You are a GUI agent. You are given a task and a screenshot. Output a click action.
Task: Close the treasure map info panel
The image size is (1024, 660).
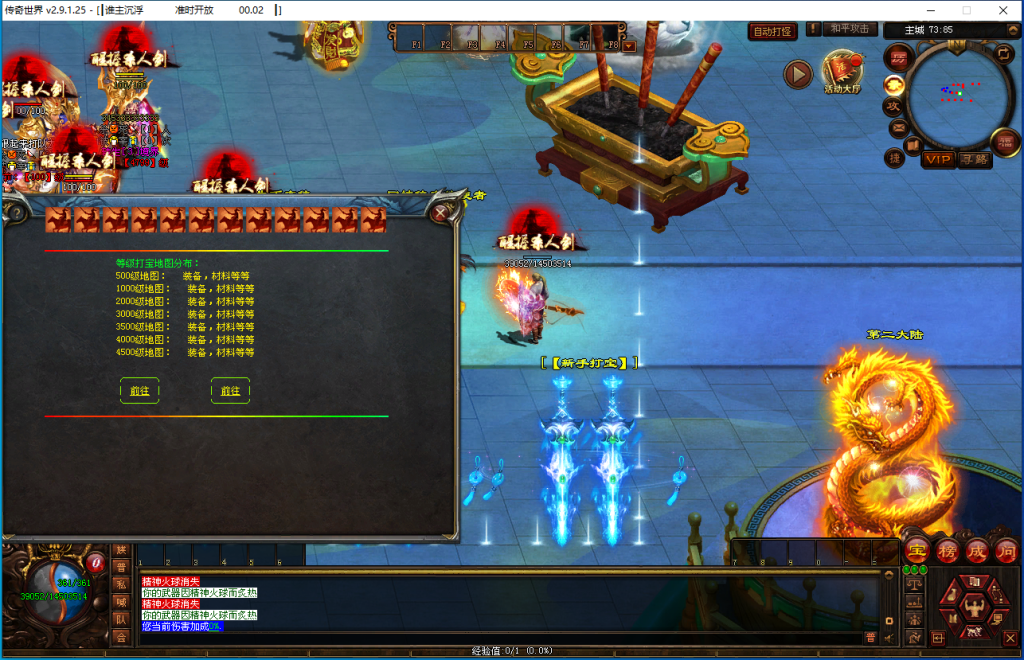click(x=440, y=212)
